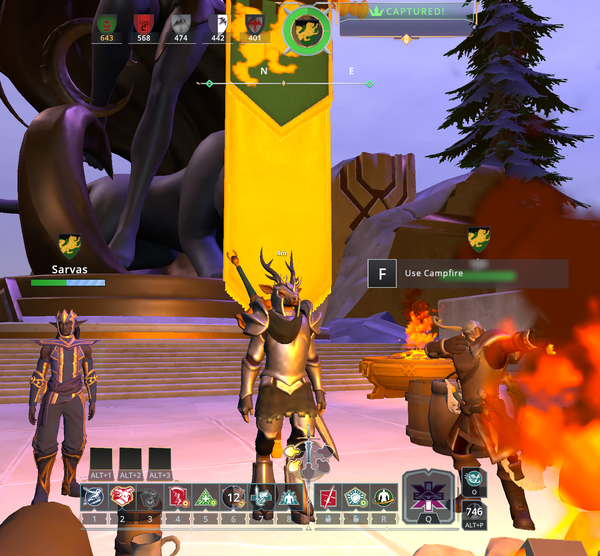Open the item slot showing 746
Image resolution: width=600 pixels, height=556 pixels.
[474, 510]
